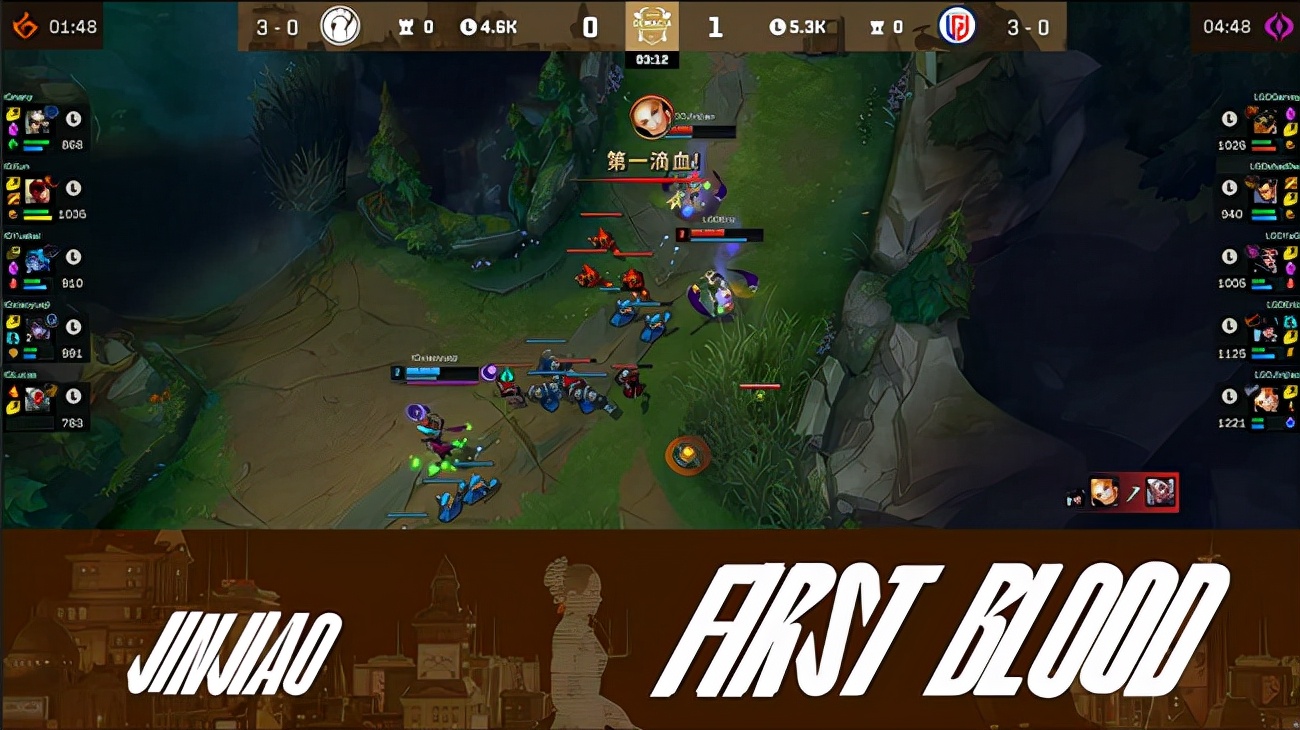This screenshot has height=730, width=1300.
Task: Click the slain champion's portrait in the kill callout
Action: 1160,490
